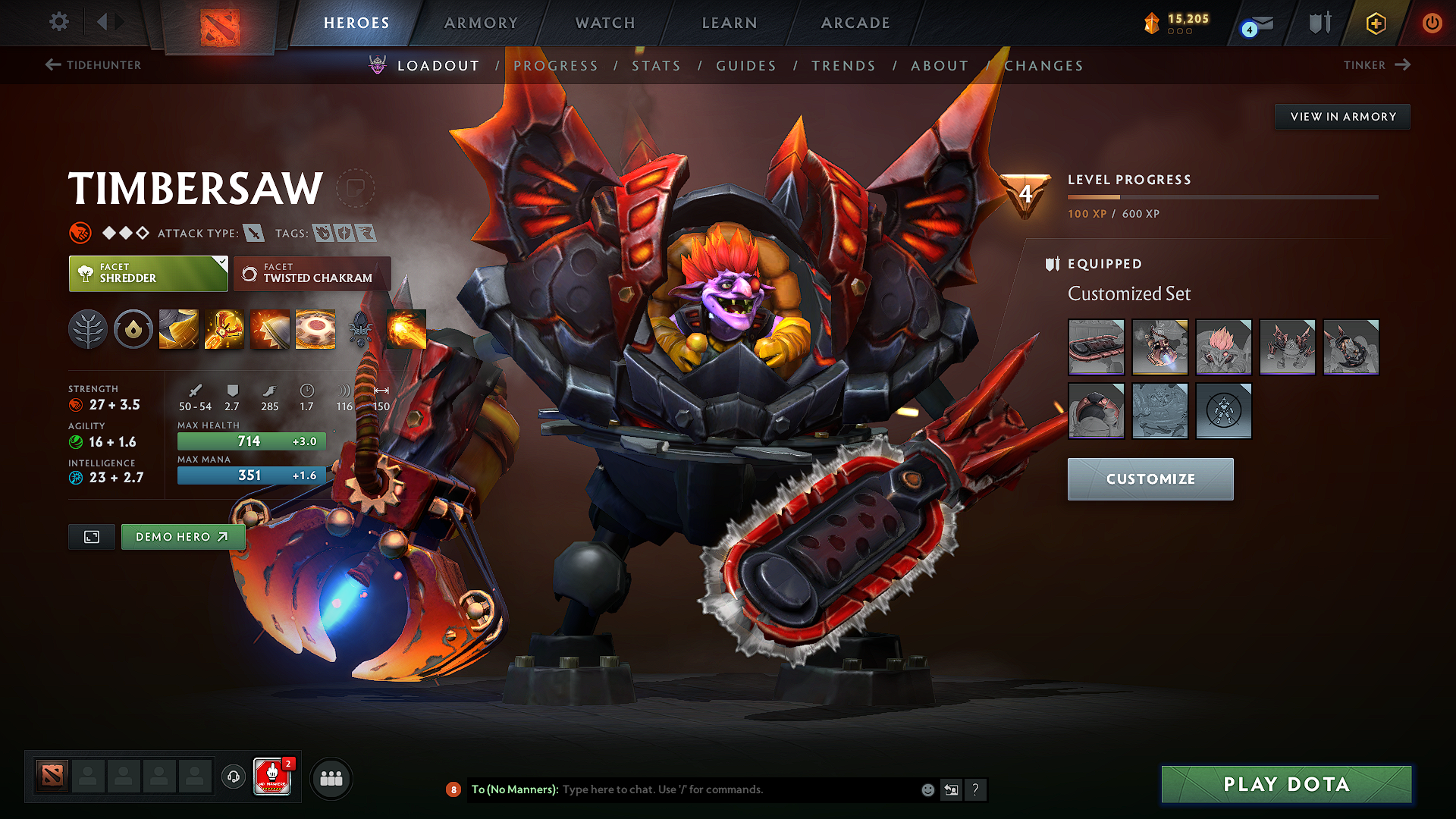The height and width of the screenshot is (819, 1456).
Task: Click the CUSTOMIZE button under the equipped set
Action: click(1150, 479)
